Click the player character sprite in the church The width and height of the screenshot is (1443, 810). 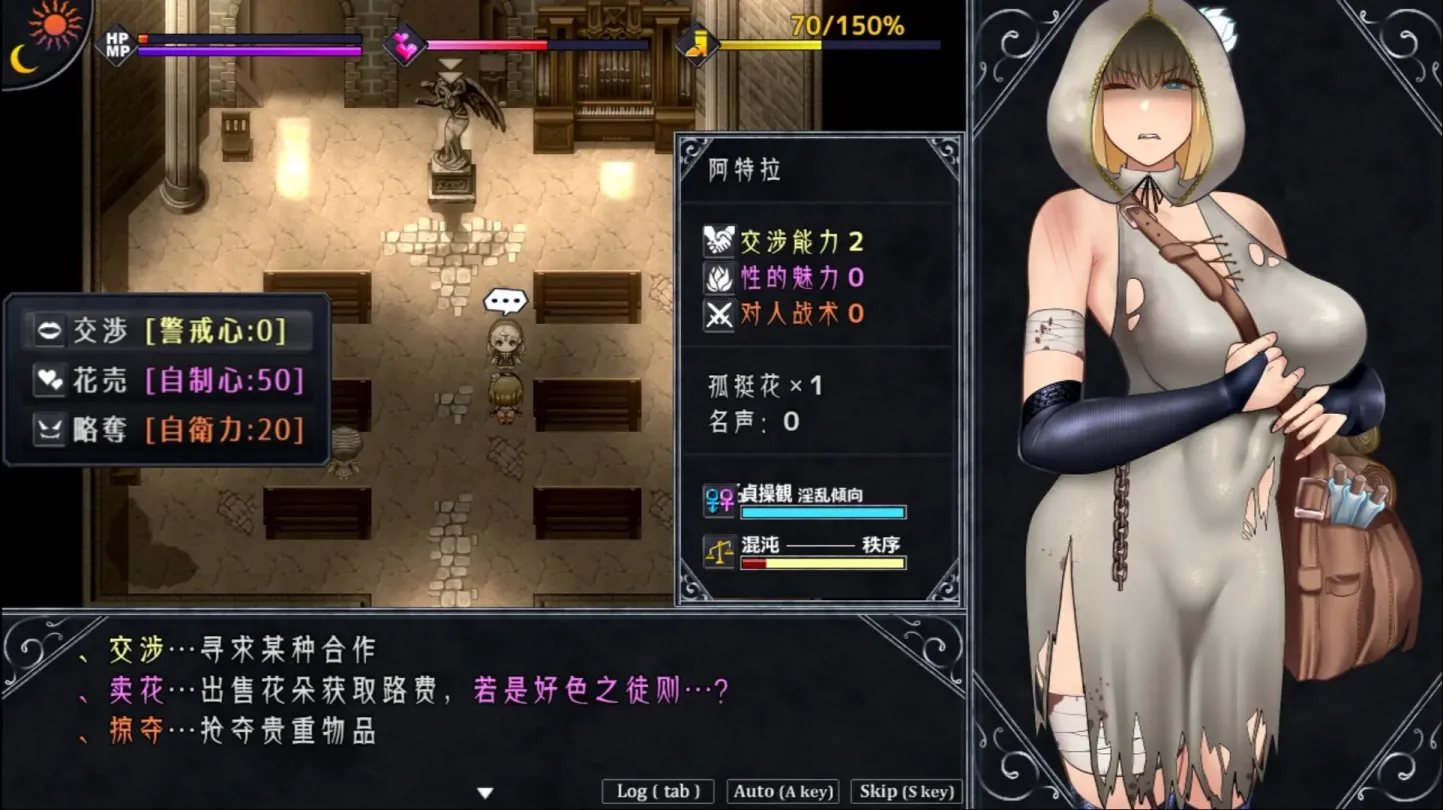[508, 400]
